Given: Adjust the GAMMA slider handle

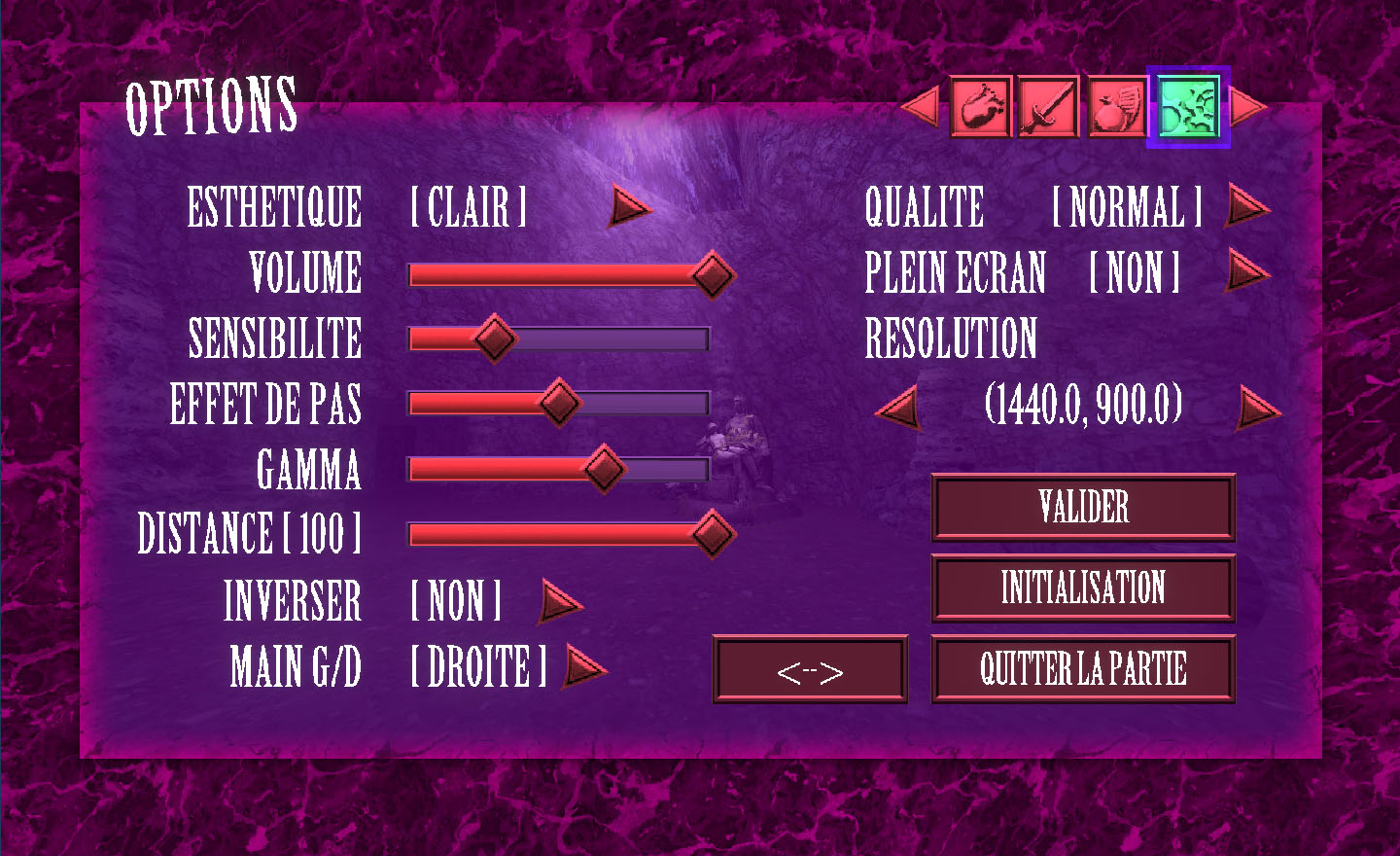Looking at the screenshot, I should point(604,469).
